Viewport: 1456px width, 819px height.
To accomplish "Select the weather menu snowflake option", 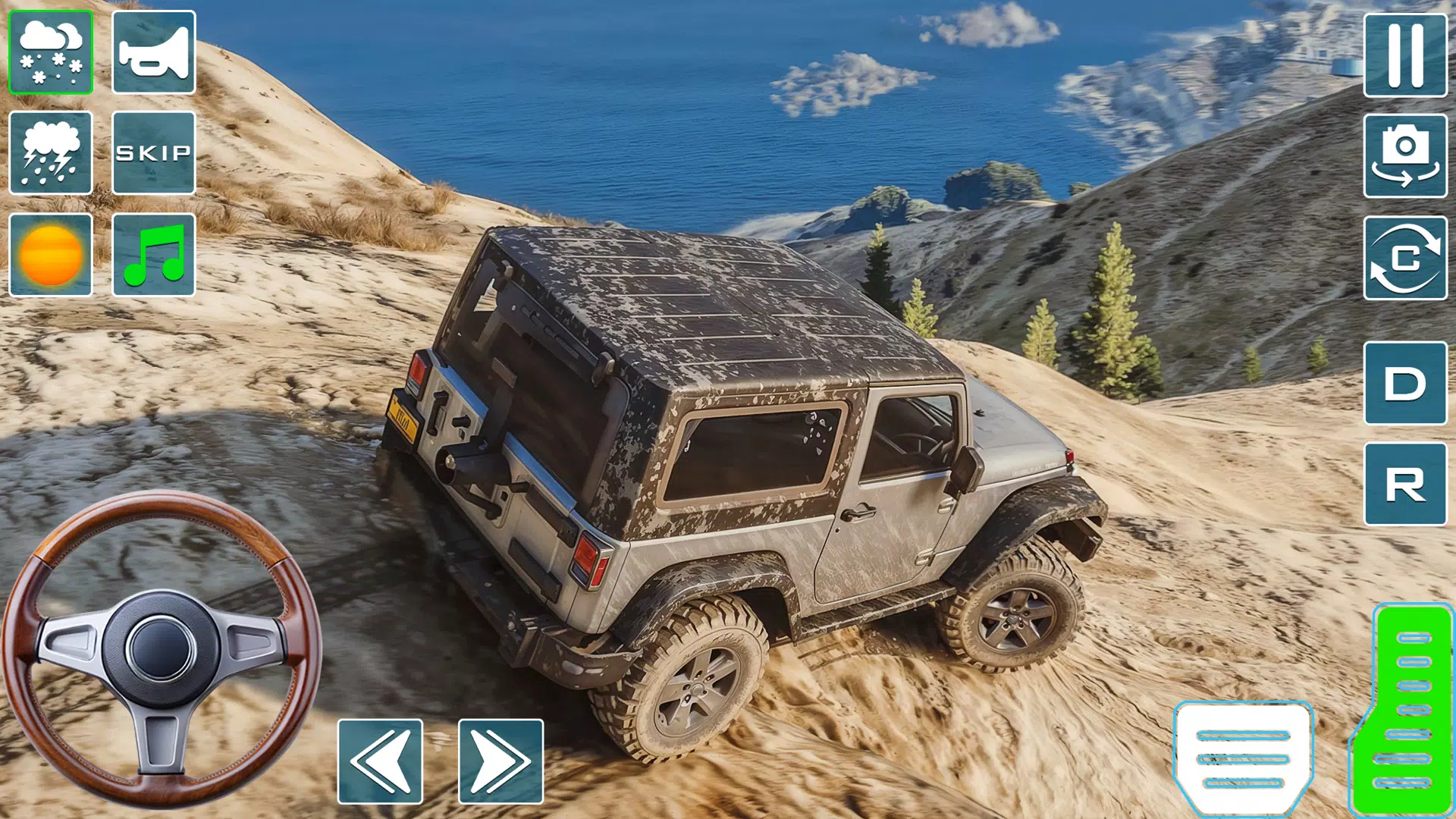I will pyautogui.click(x=51, y=53).
